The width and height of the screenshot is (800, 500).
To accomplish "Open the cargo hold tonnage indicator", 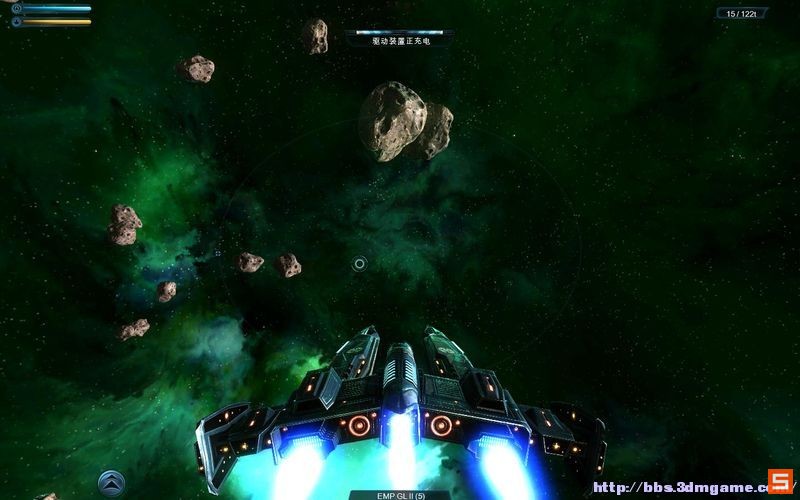I will point(741,13).
